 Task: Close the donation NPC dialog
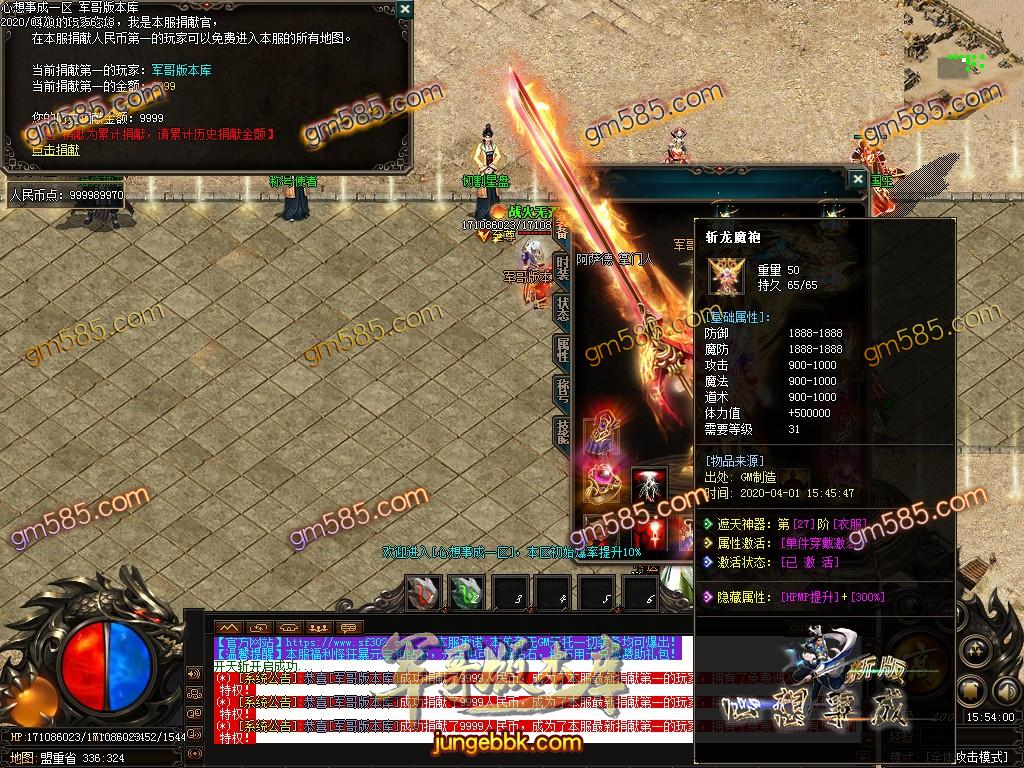404,9
